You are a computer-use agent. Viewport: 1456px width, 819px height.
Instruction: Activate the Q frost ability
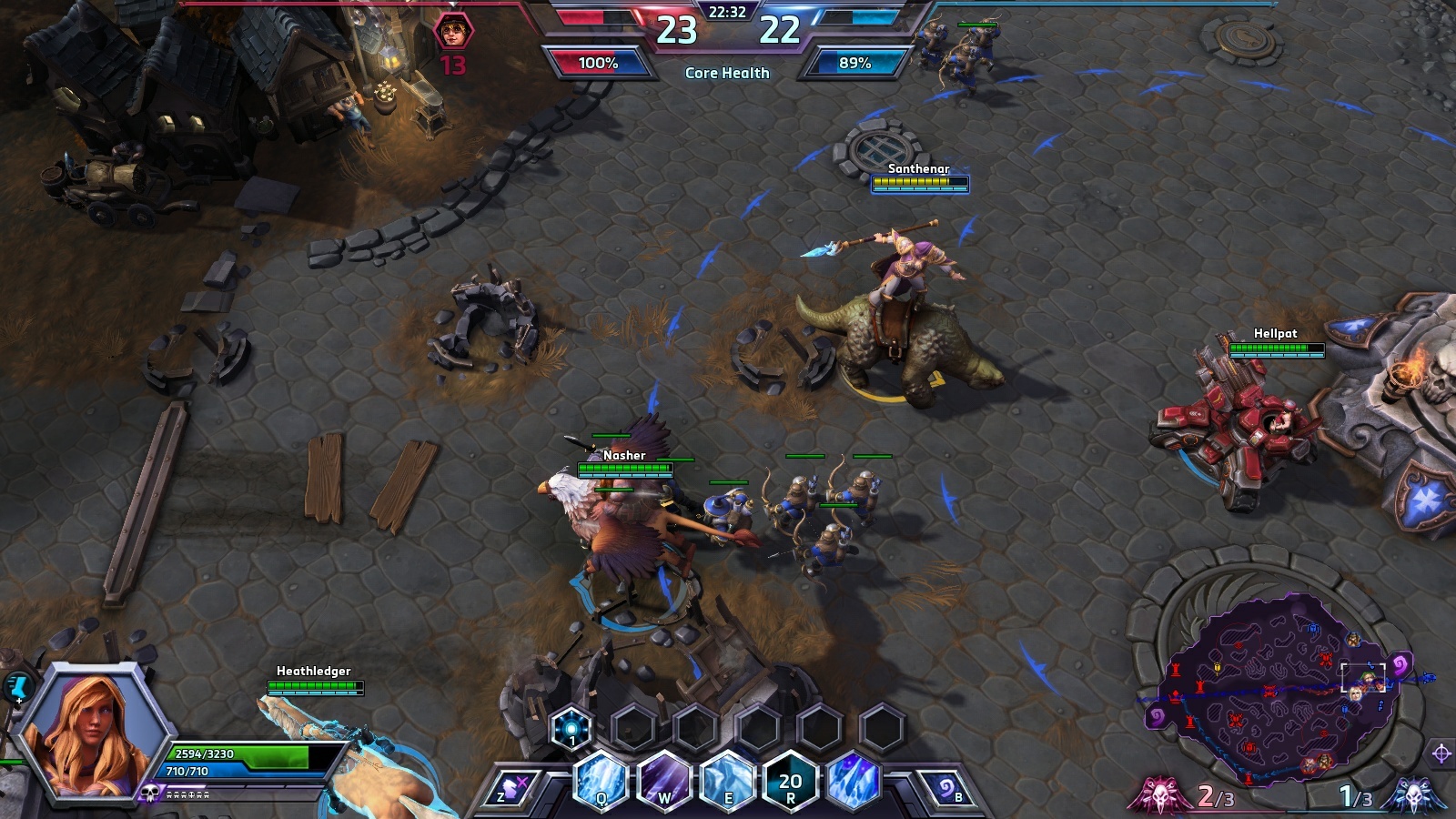point(601,781)
